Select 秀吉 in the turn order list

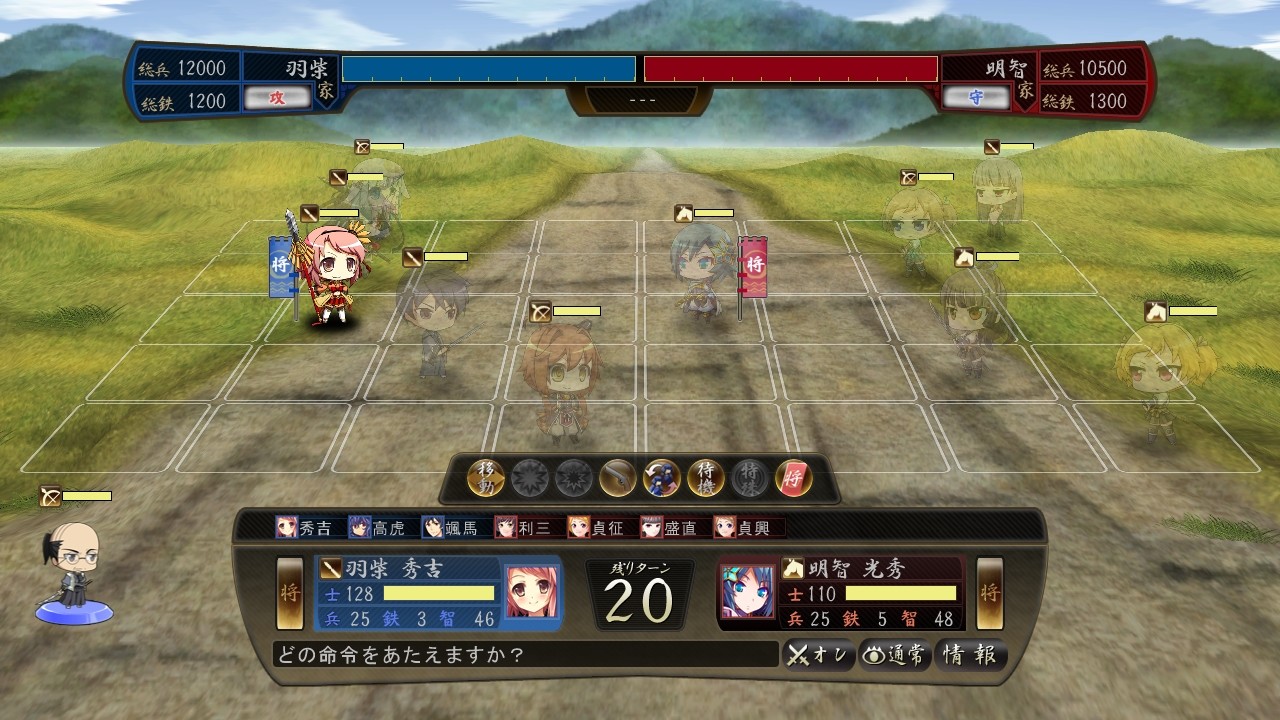[x=304, y=527]
